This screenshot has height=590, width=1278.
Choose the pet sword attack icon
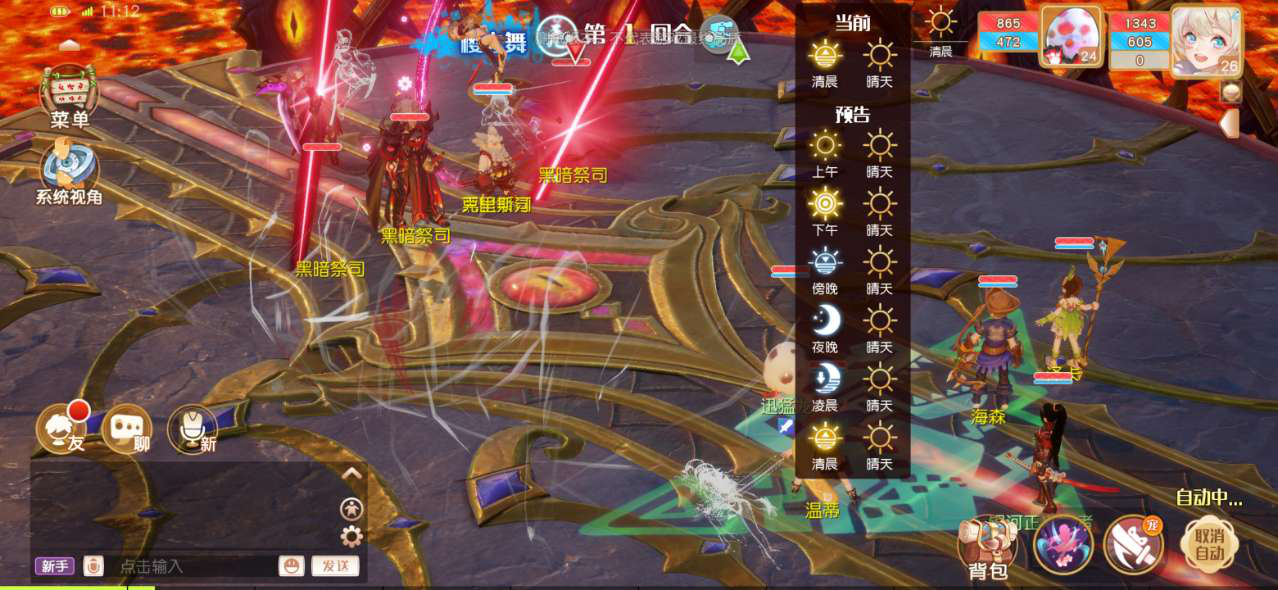coord(1133,545)
